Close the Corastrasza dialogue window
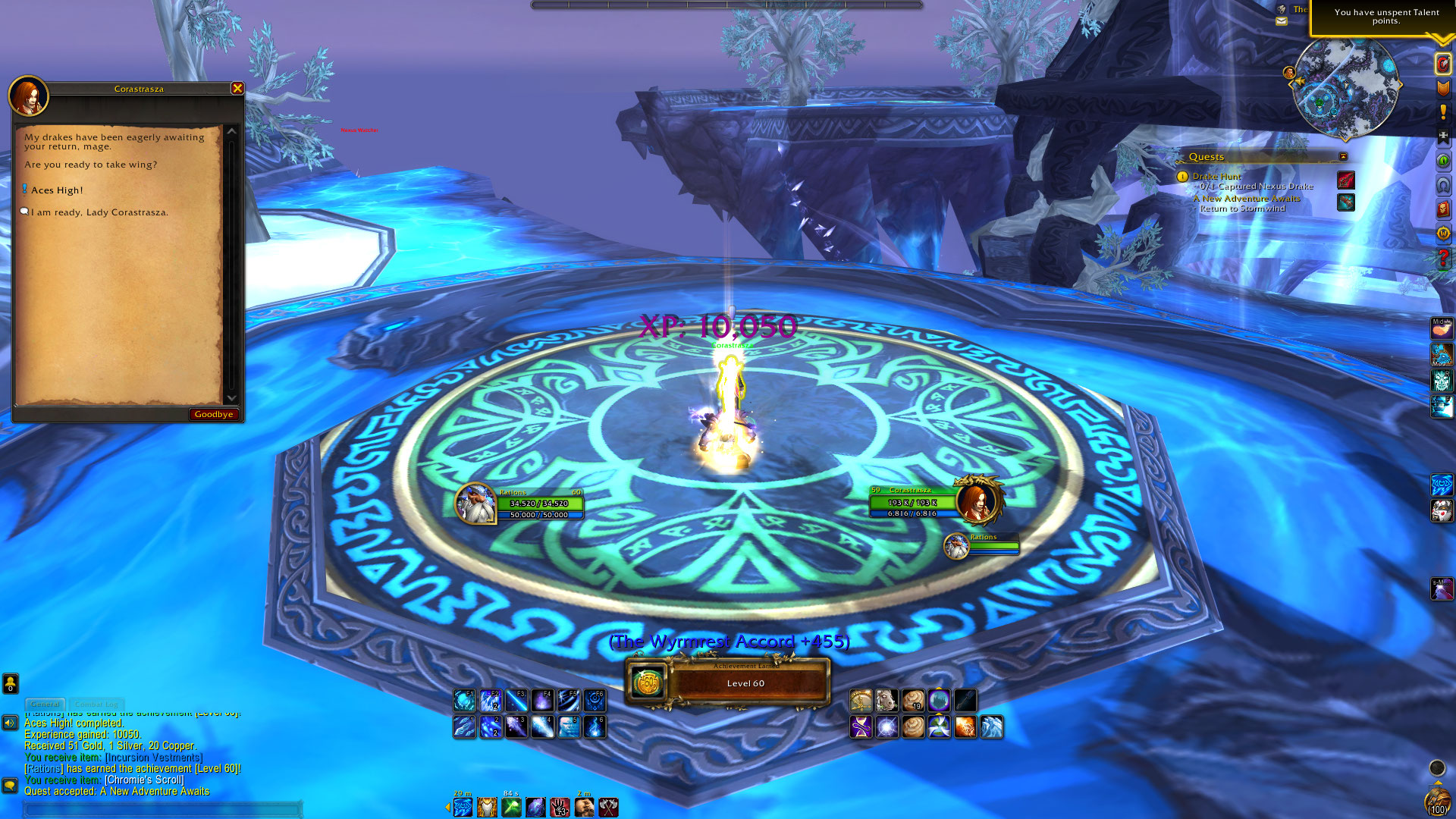 (x=237, y=89)
